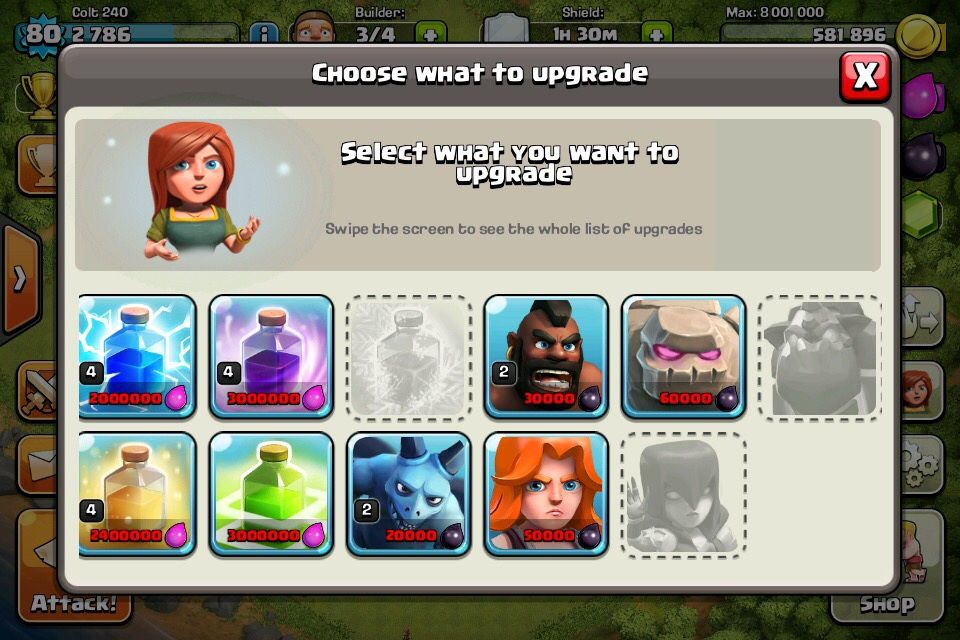
Task: Select the Valkyrie upgrade for 50000
Action: 546,493
